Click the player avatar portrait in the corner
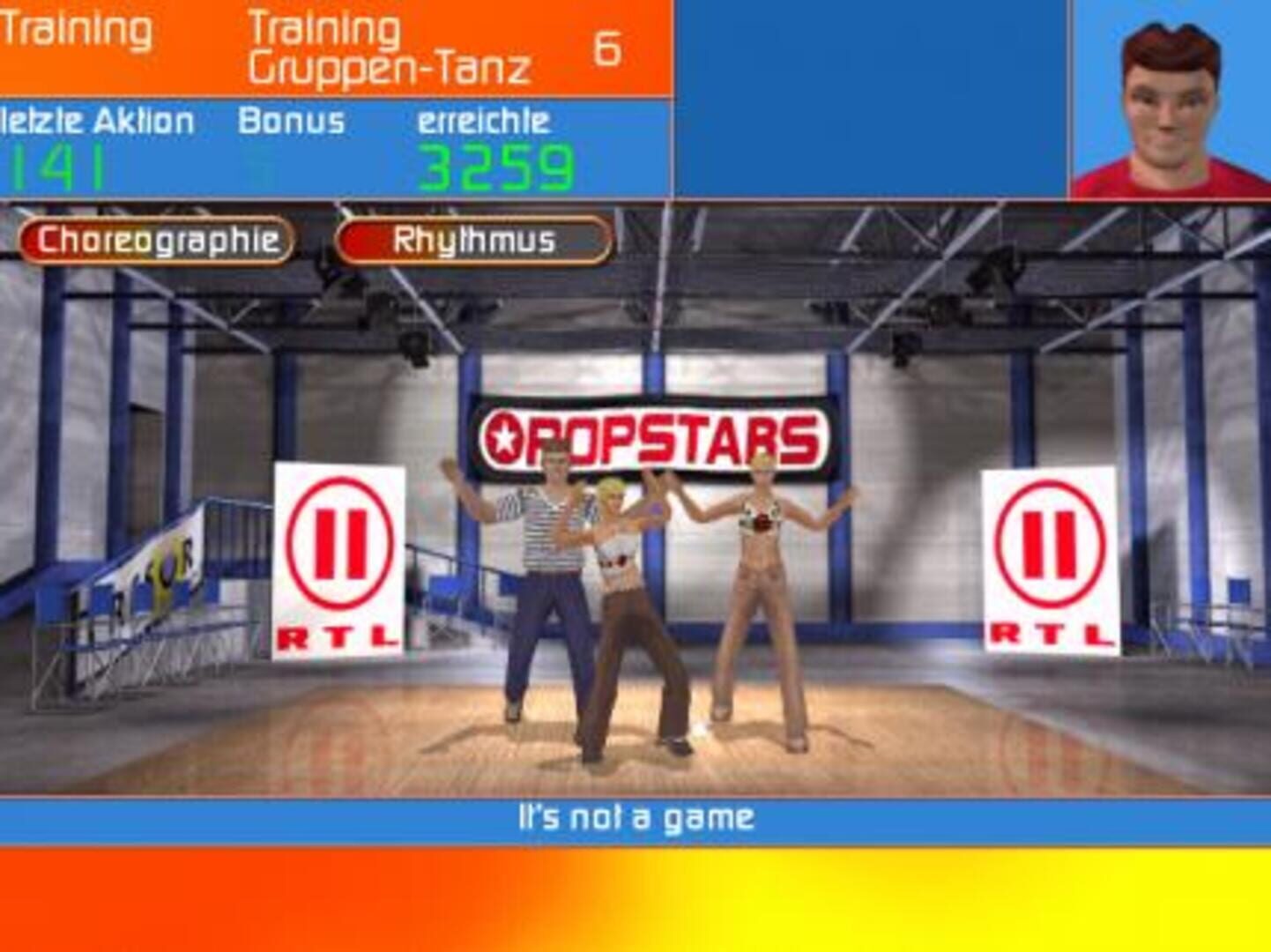Image resolution: width=1271 pixels, height=952 pixels. (1168, 101)
